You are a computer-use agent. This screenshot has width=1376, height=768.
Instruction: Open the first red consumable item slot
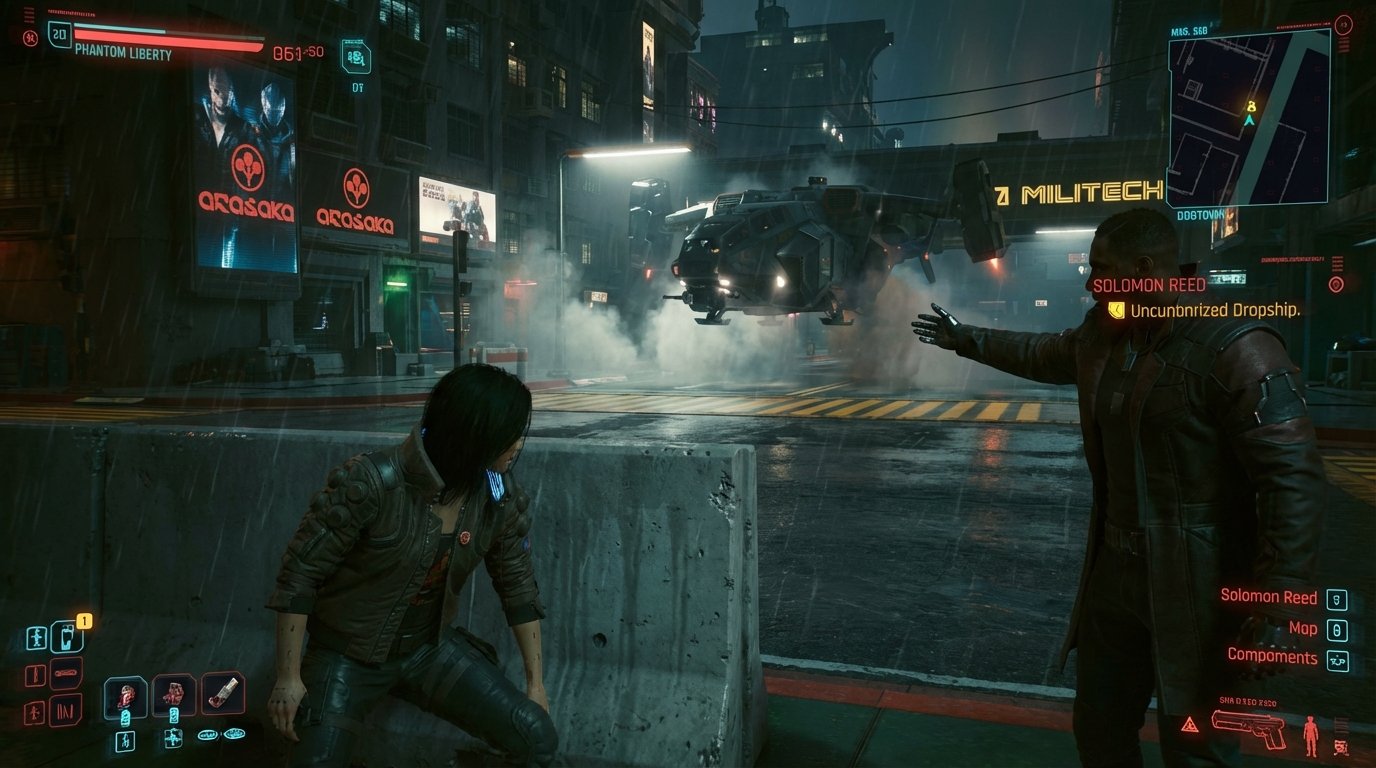point(126,695)
